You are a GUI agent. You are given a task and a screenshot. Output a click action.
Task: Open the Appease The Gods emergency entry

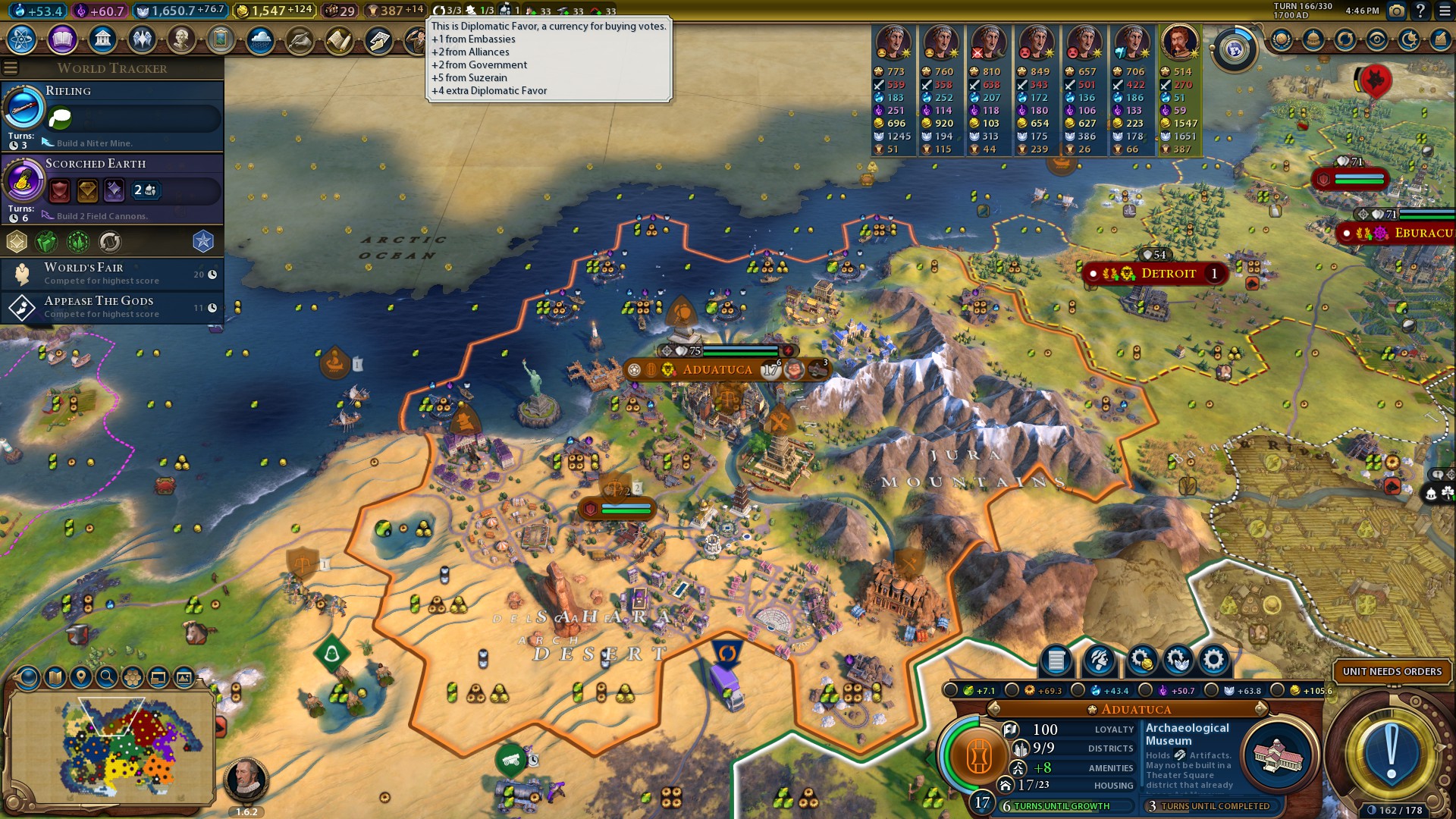[112, 307]
